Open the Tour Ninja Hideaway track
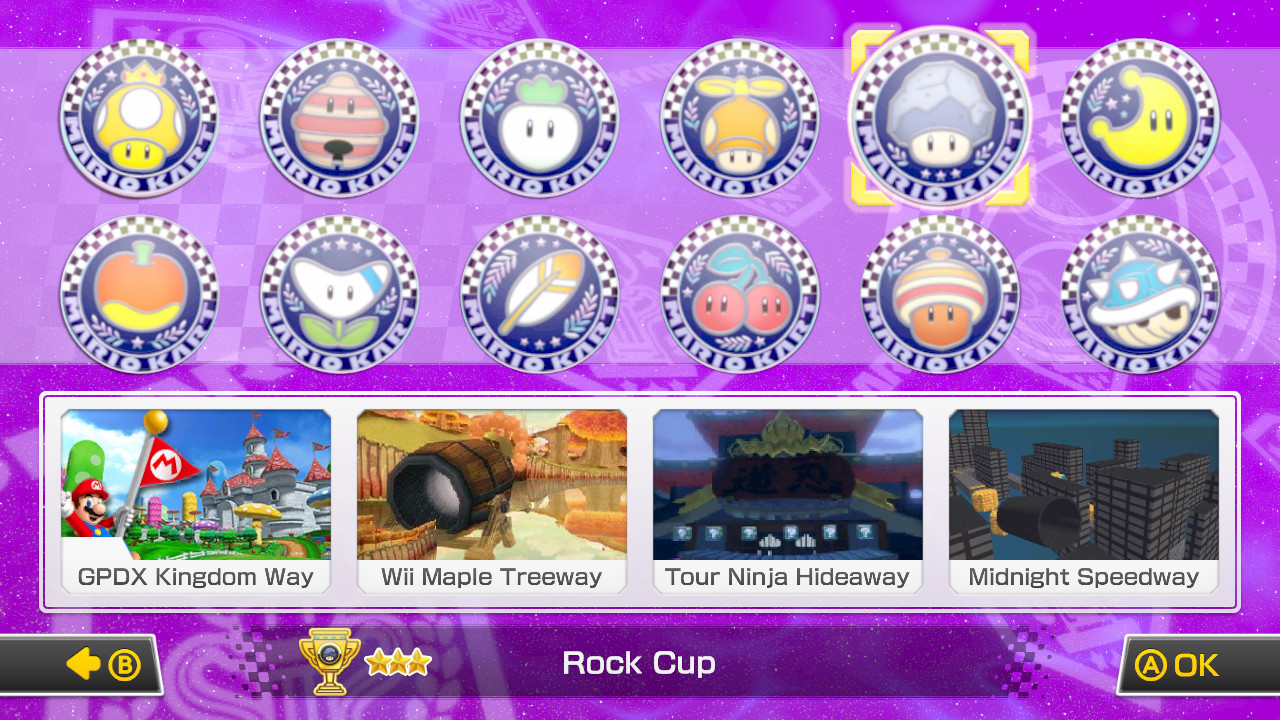 (x=787, y=500)
